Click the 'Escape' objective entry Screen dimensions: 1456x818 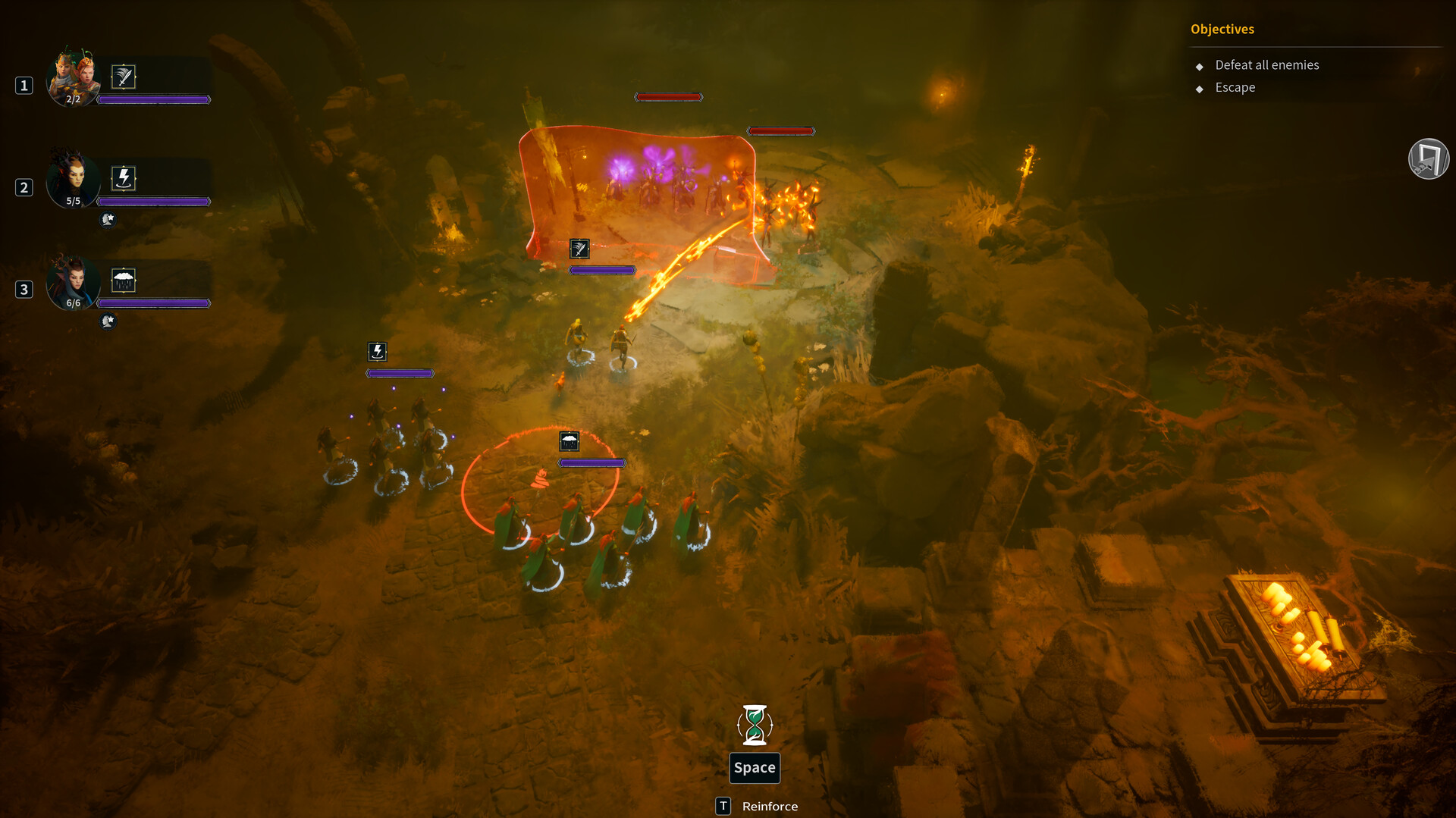tap(1235, 87)
